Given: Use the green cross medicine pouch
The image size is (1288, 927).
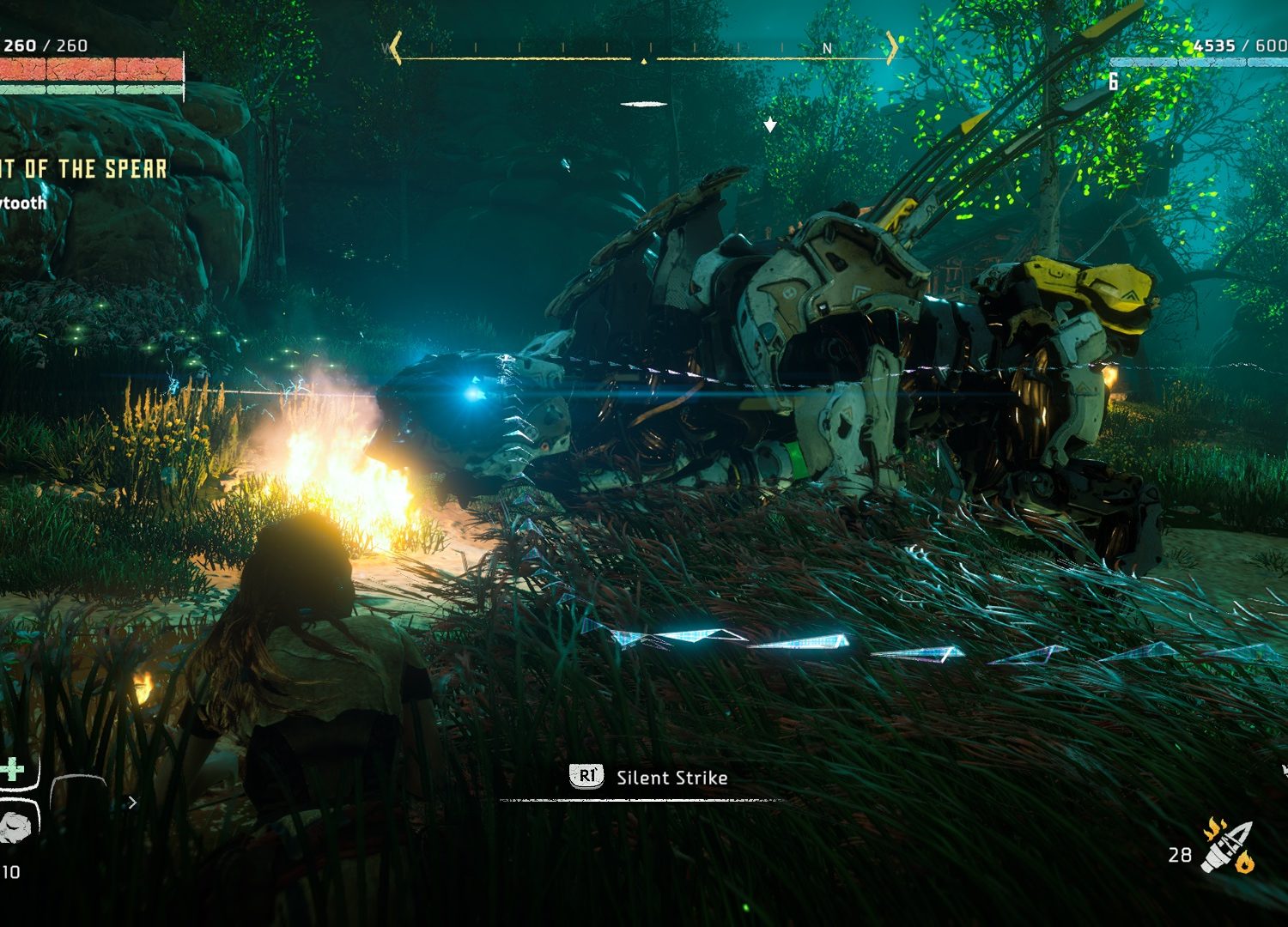Looking at the screenshot, I should click(12, 769).
